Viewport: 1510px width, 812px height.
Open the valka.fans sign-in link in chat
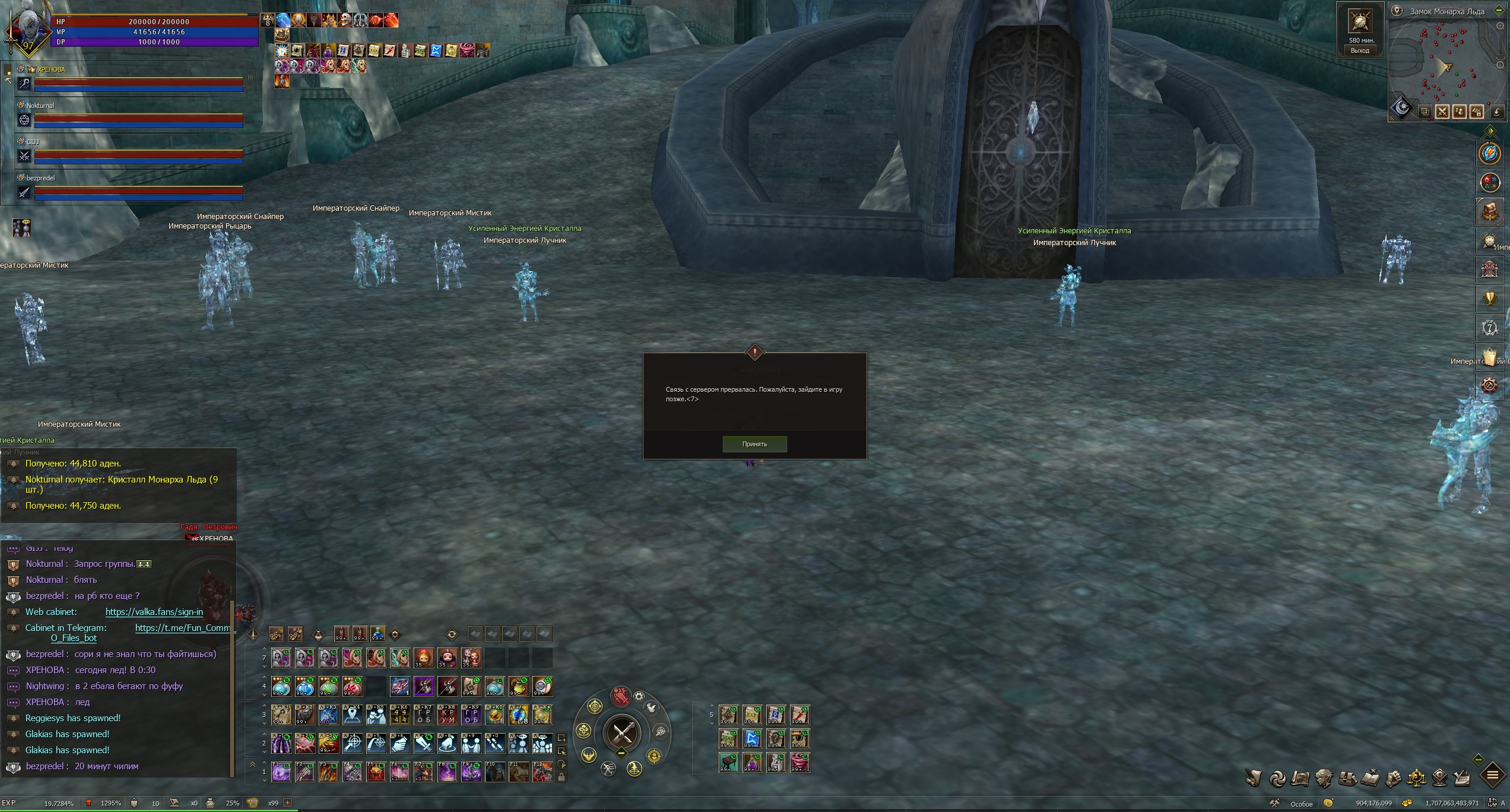(x=154, y=612)
